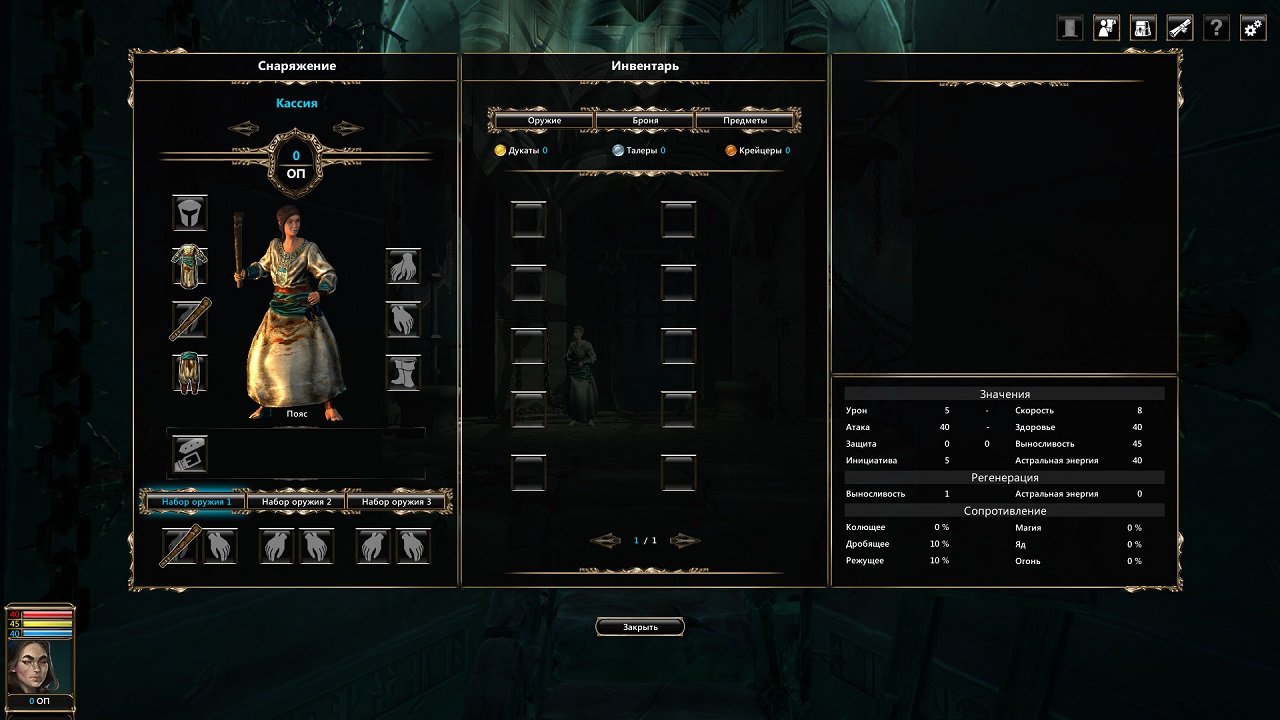Viewport: 1280px width, 720px height.
Task: Select the helmet equipment slot
Action: pos(189,213)
